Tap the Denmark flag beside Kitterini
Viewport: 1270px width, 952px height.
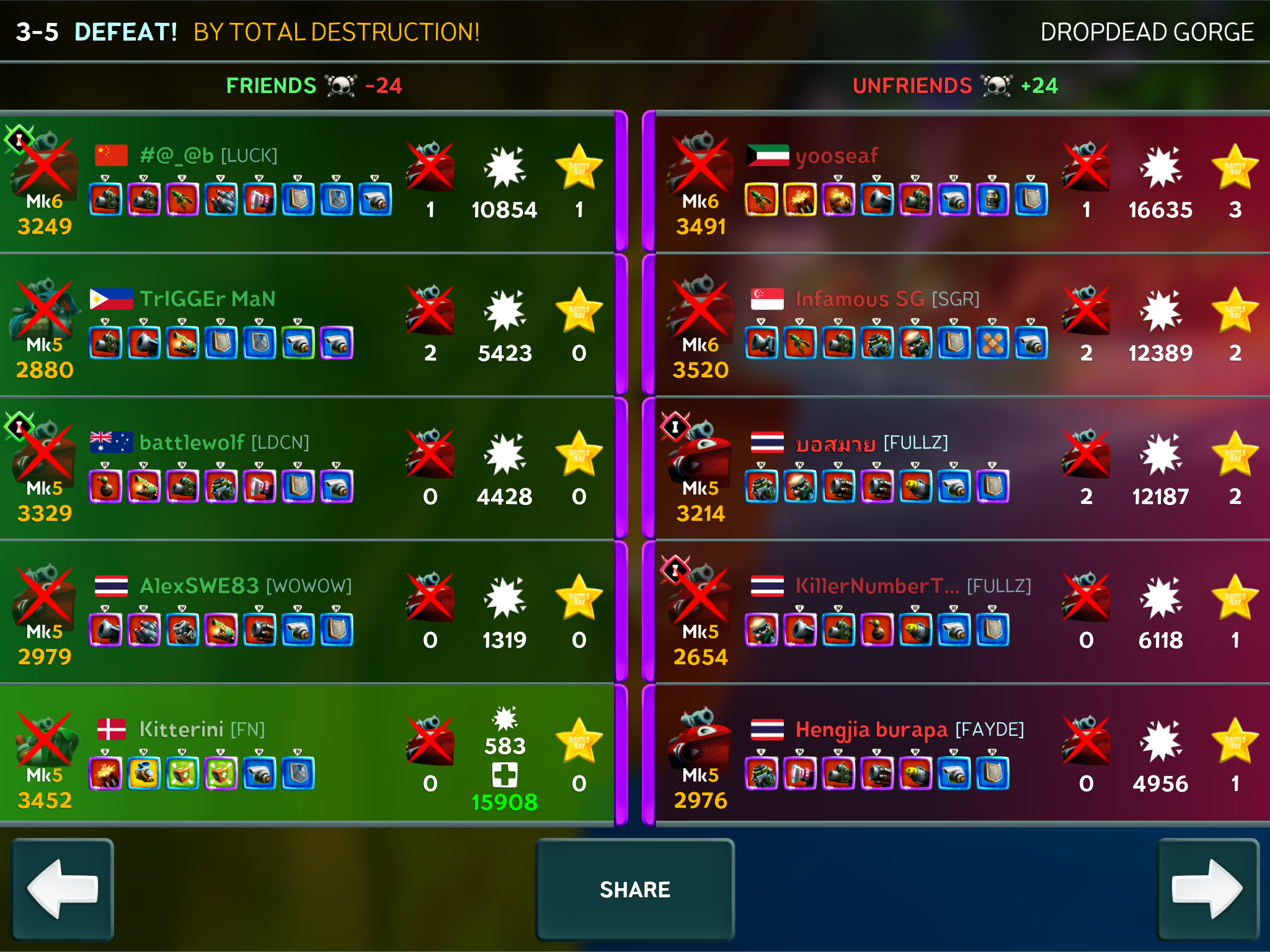pyautogui.click(x=112, y=729)
